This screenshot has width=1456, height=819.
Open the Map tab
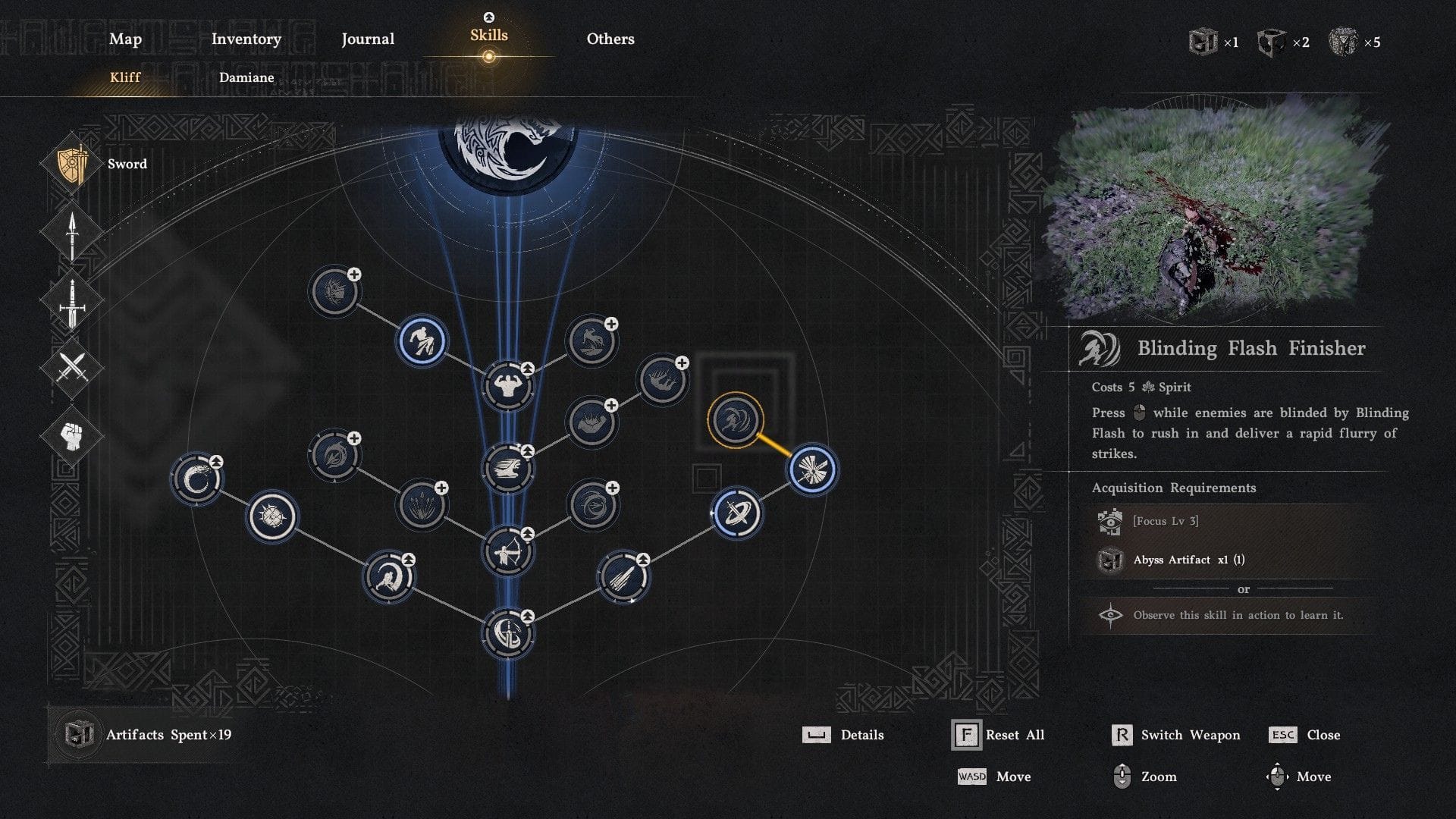[x=125, y=39]
